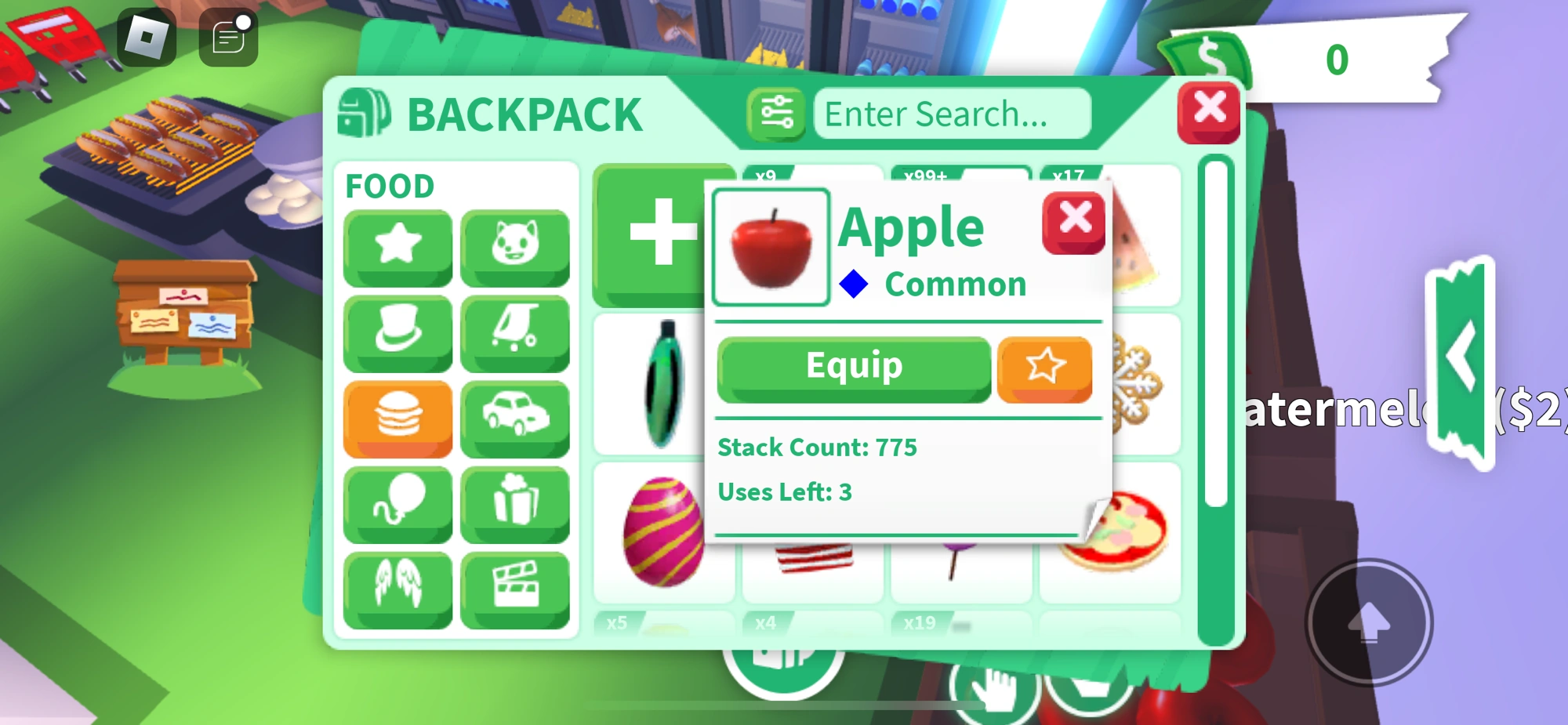Select the Favorites star category icon
Screen dimensions: 1568x725
click(x=397, y=246)
